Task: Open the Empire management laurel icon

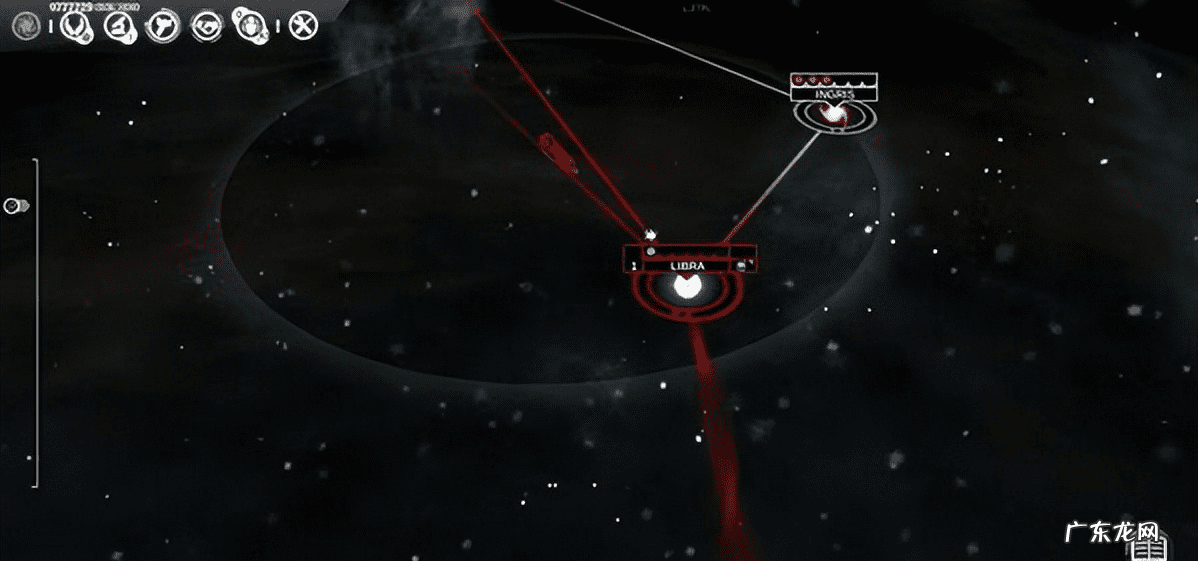Action: (x=74, y=26)
